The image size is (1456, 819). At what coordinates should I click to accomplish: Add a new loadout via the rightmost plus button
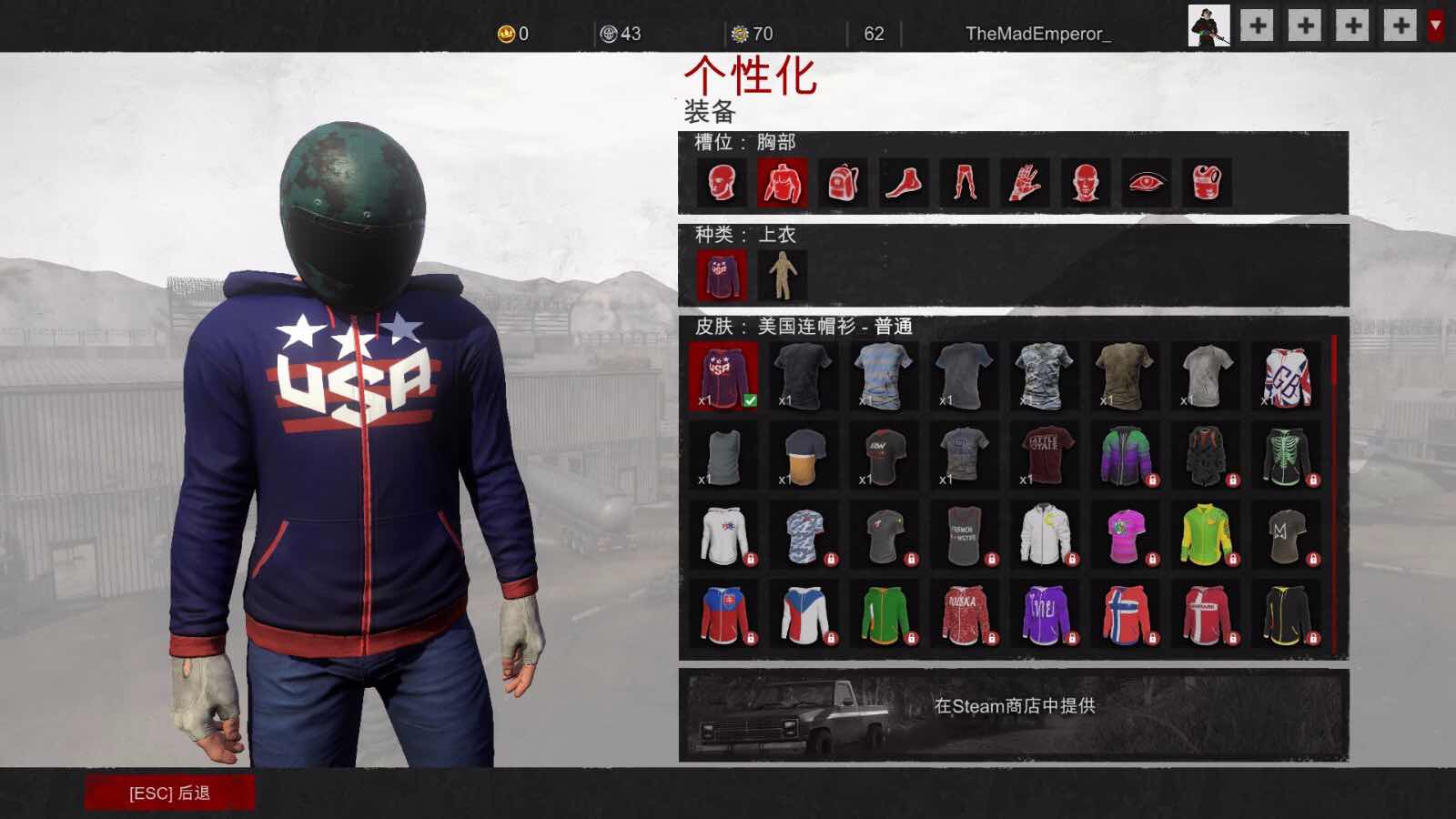[x=1399, y=27]
